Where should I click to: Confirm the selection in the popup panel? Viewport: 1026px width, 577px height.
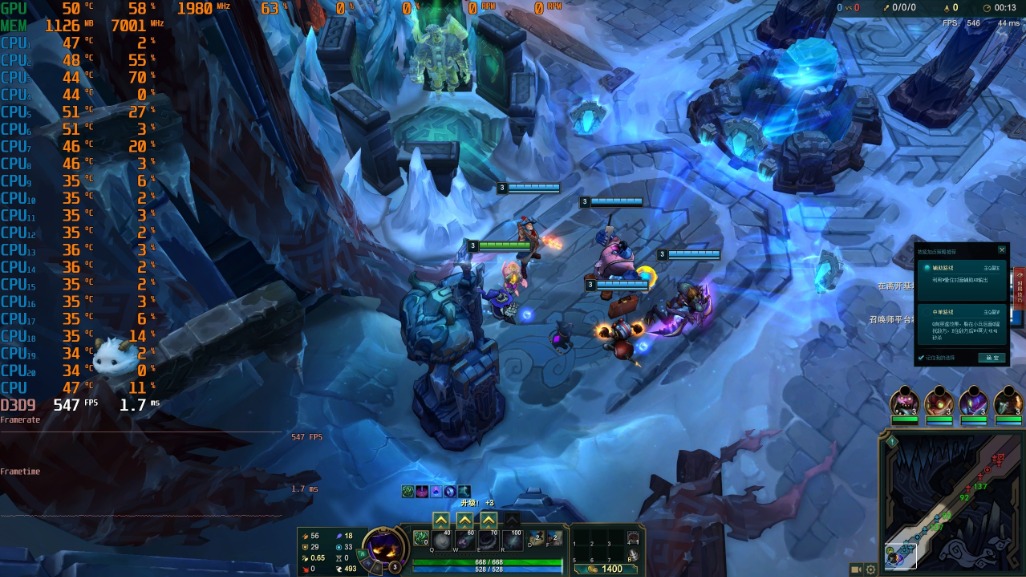[991, 357]
